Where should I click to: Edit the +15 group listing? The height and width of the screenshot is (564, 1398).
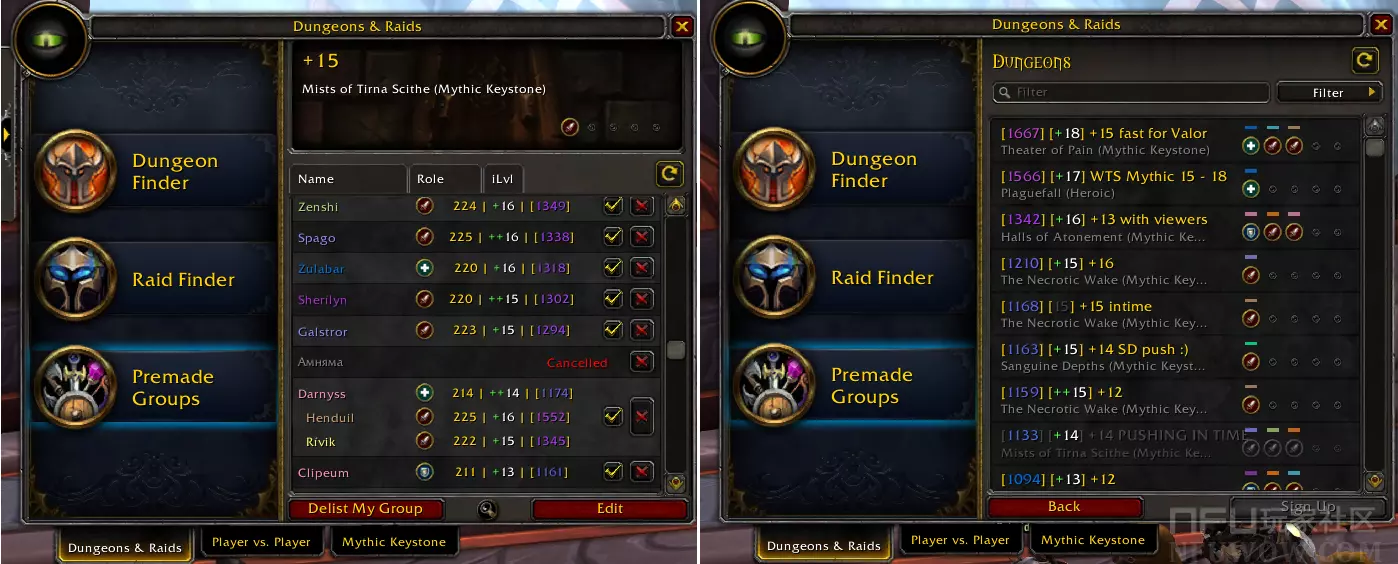(610, 509)
